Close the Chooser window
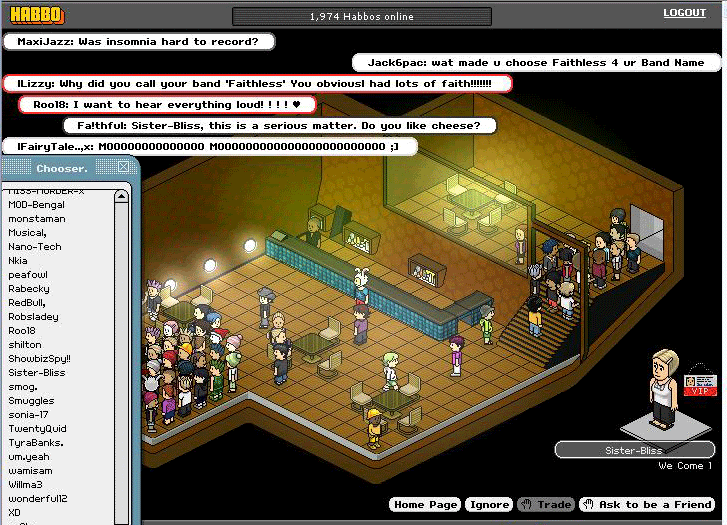The image size is (727, 525). coord(124,168)
